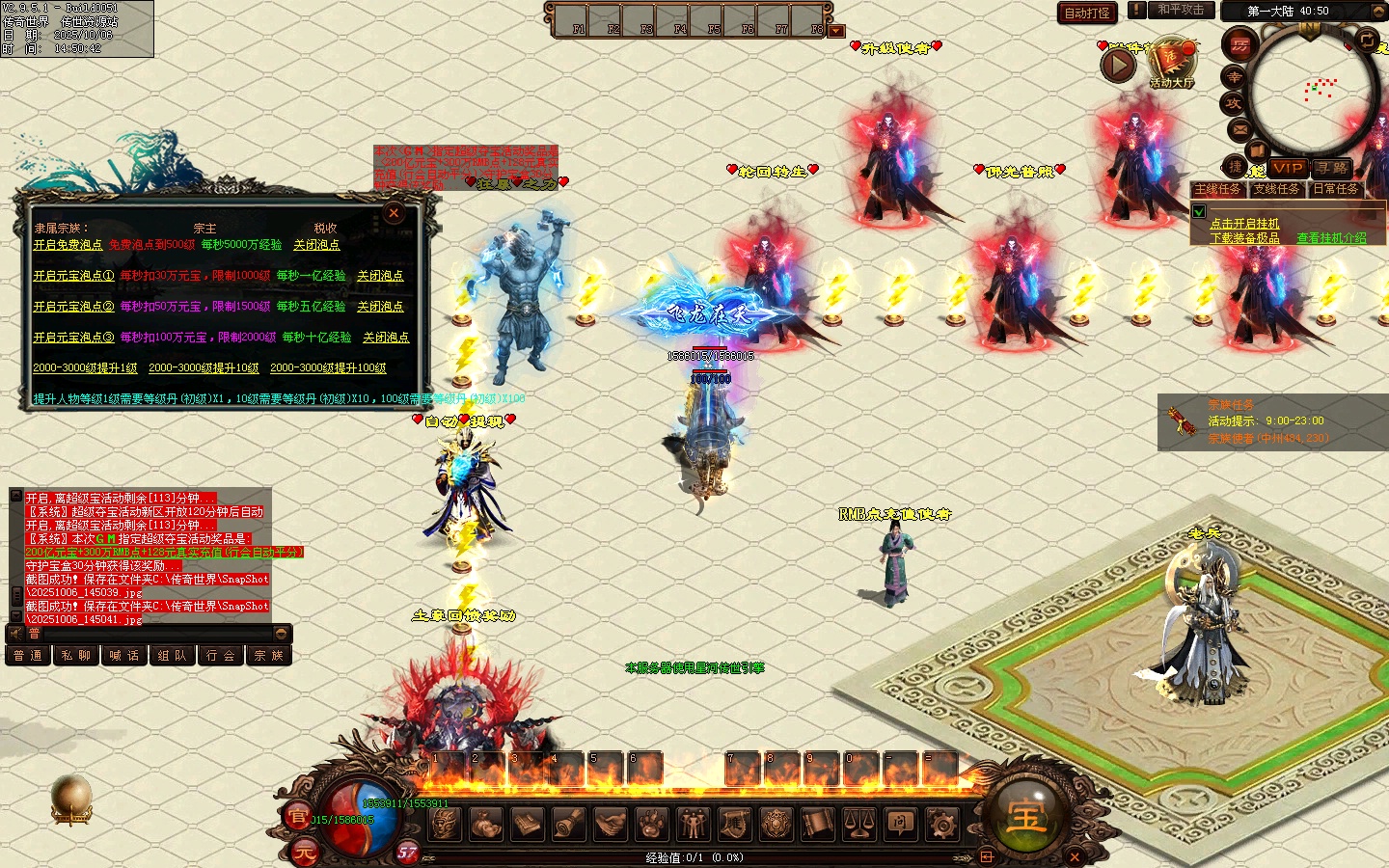Open the 活动大厅 activity hall icon
Screen dimensions: 1389x868
[1171, 63]
